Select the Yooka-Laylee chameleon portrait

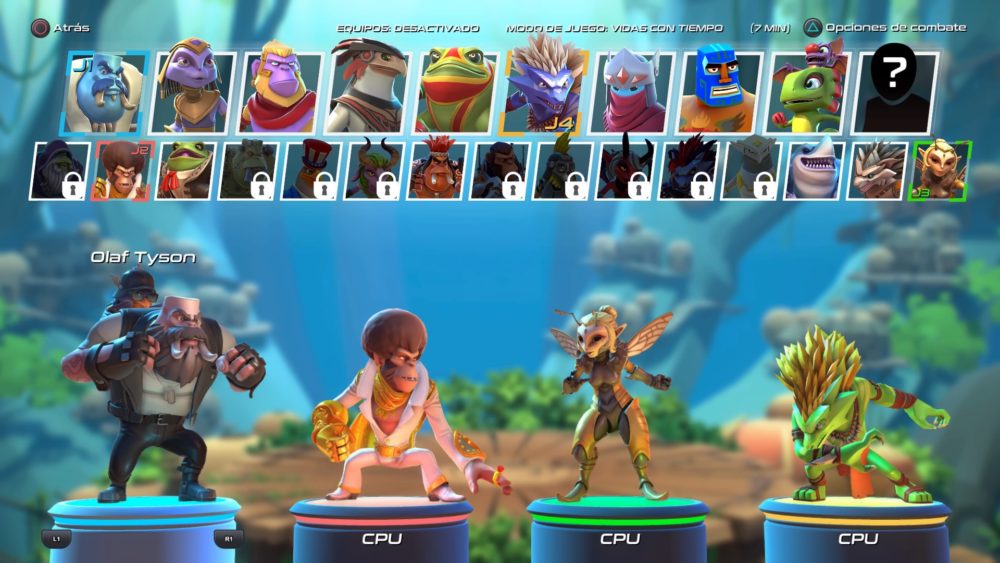(x=809, y=92)
